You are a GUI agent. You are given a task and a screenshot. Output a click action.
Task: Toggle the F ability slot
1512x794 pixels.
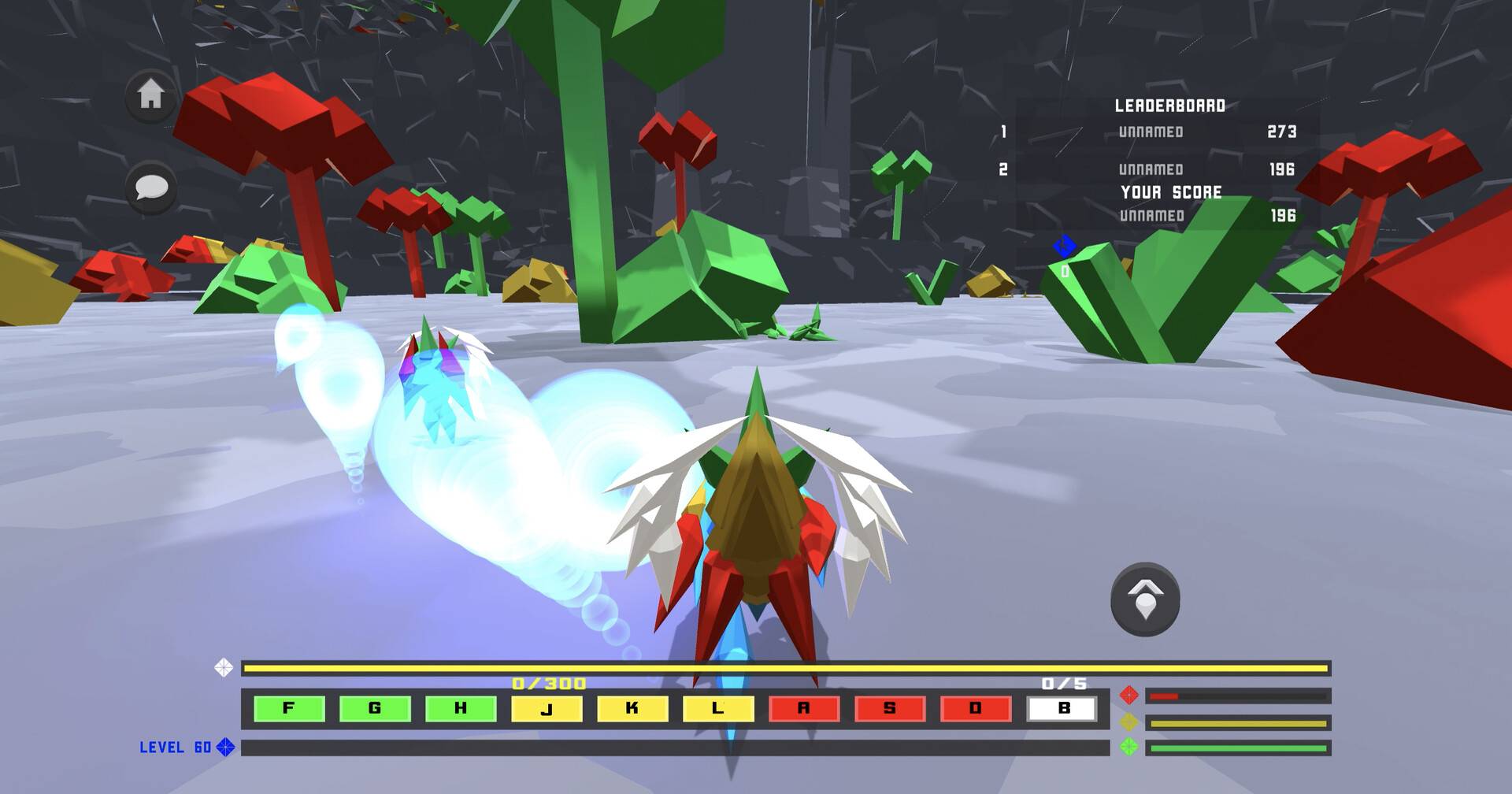click(288, 708)
